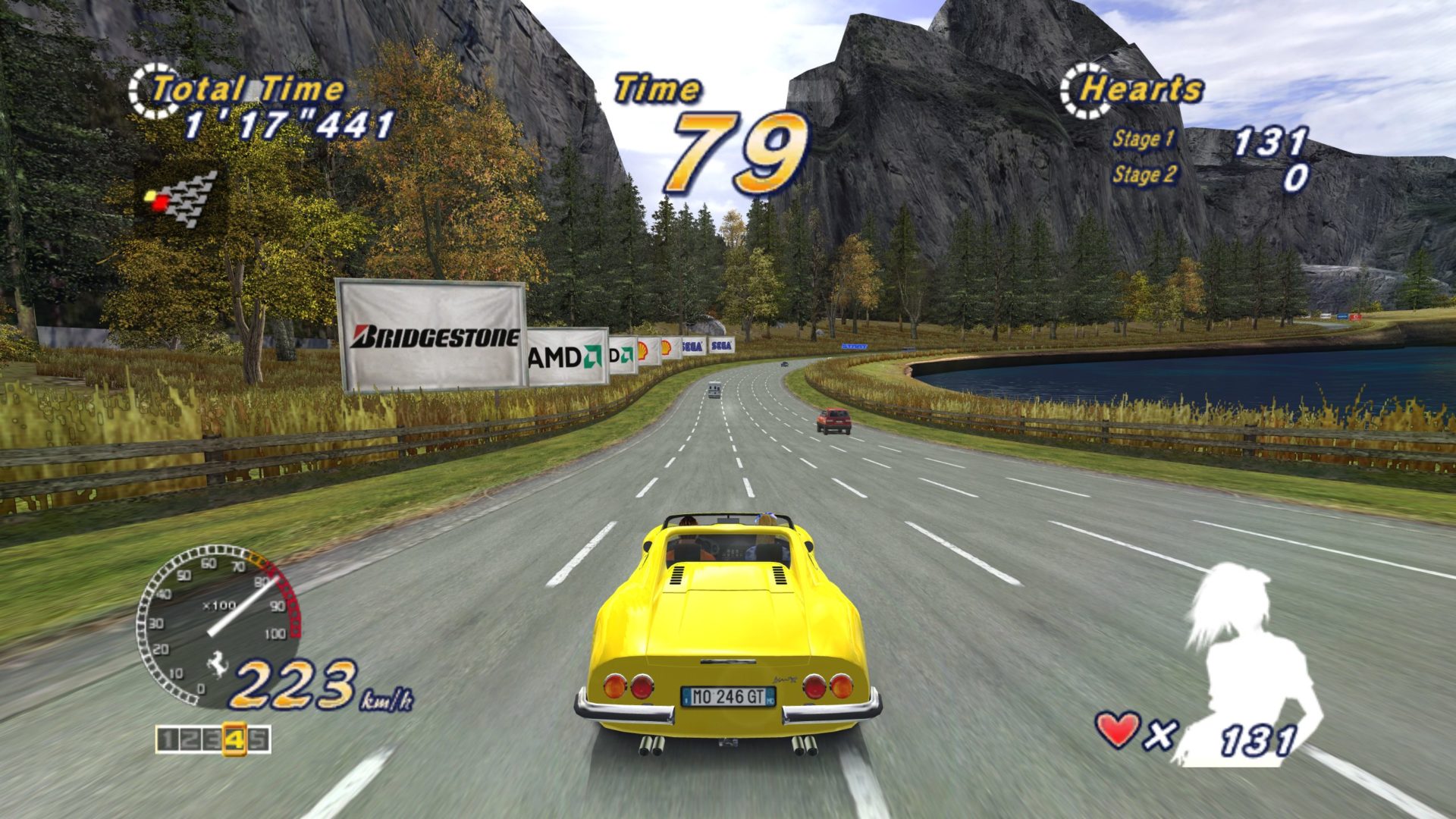Screen dimensions: 1456x819
Task: Click the branching stage route map
Action: [182, 199]
